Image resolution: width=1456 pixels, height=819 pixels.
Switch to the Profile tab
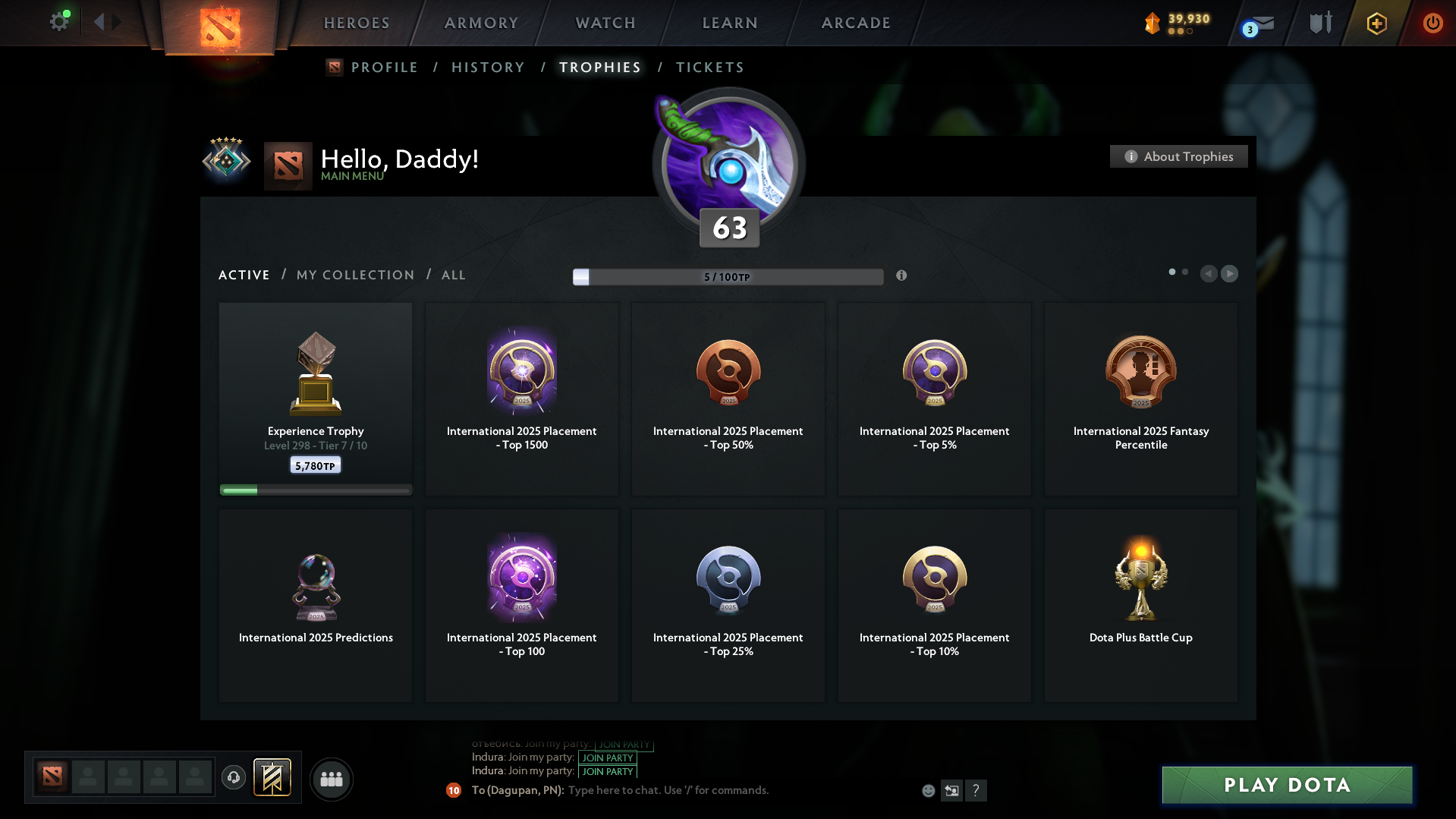384,68
